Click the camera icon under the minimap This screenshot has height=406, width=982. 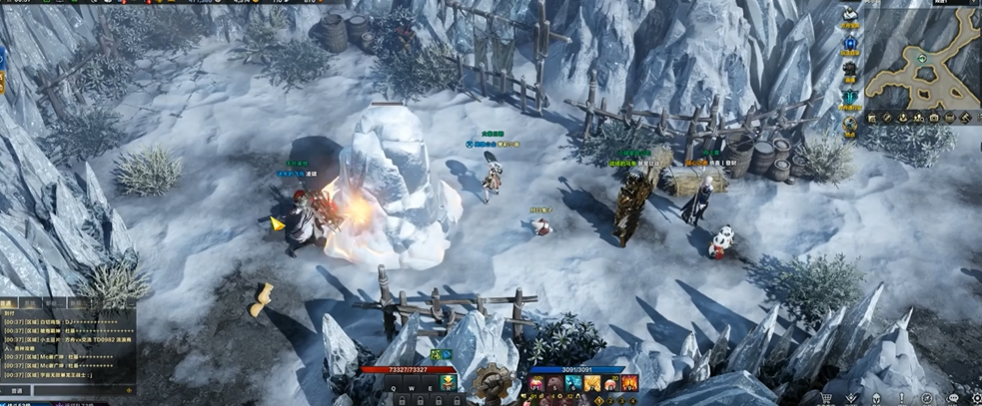(x=935, y=117)
